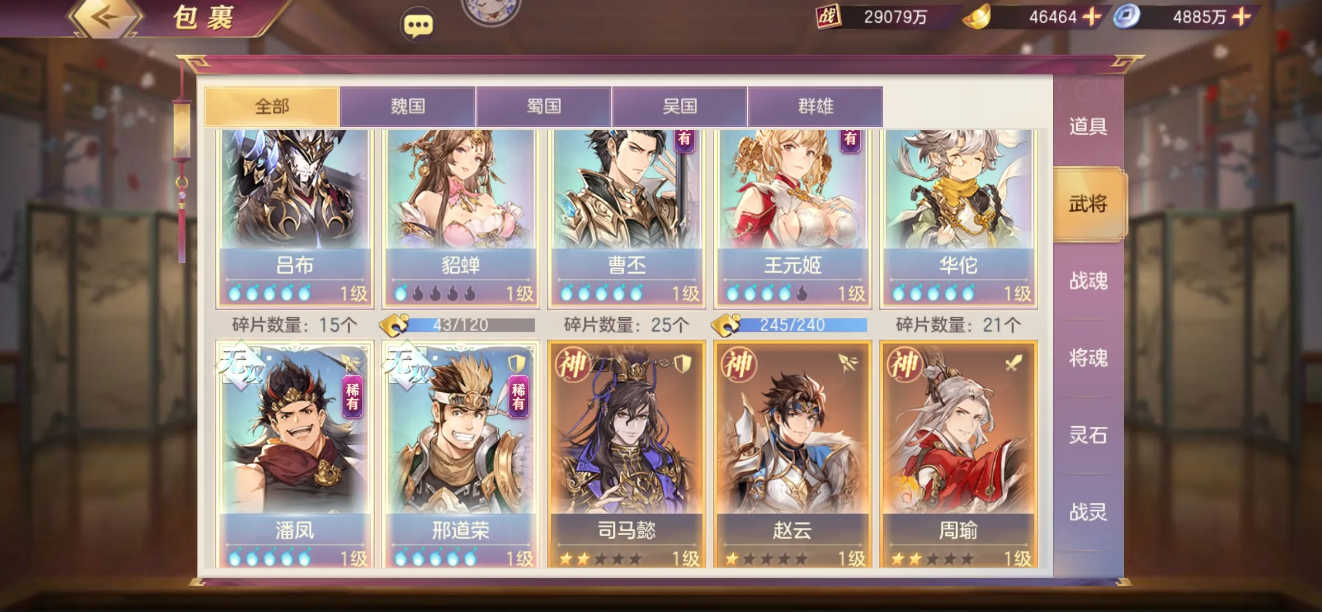
Task: Open the 道具 side category
Action: 1088,127
